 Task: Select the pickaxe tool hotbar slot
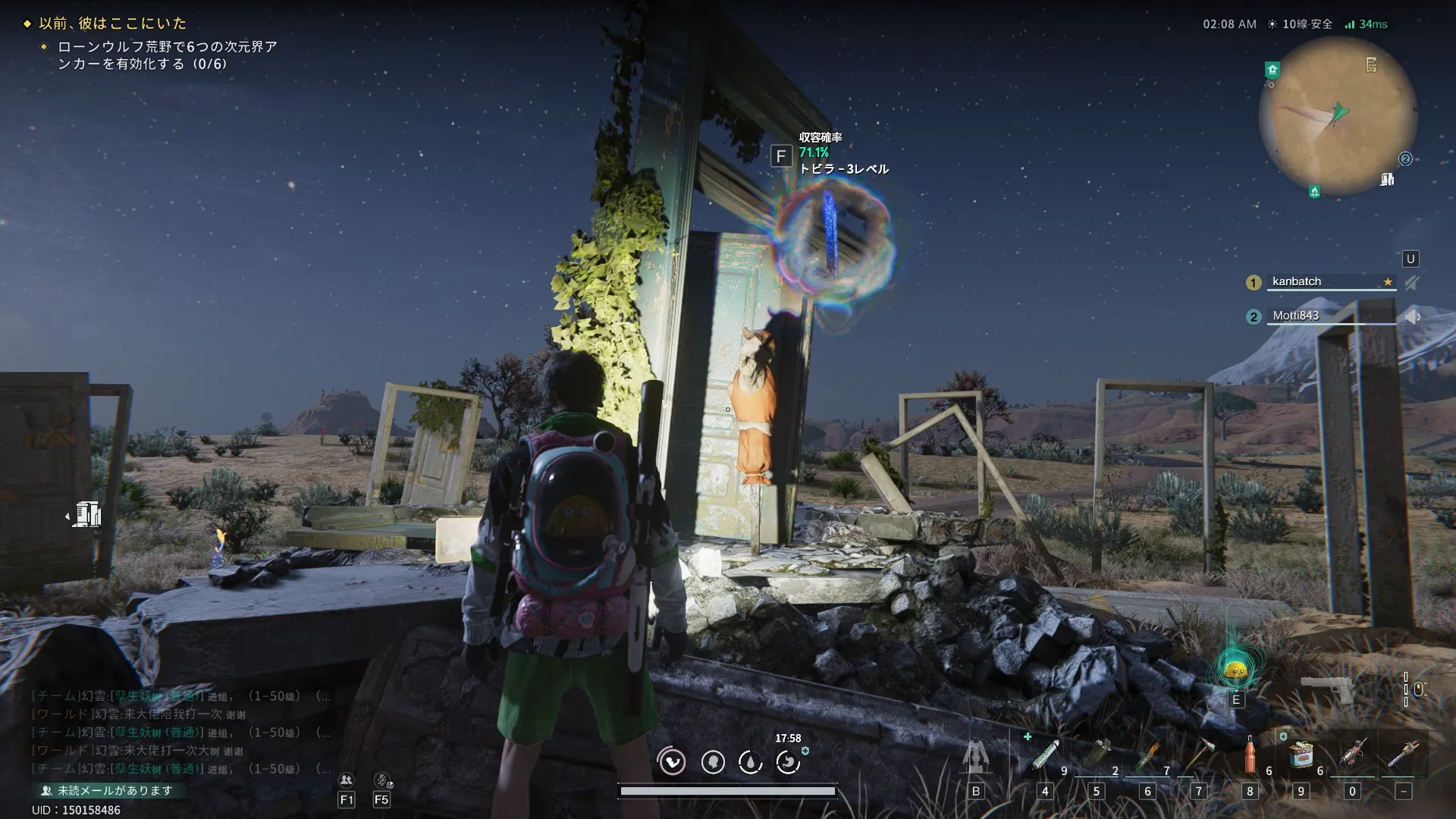point(1200,756)
